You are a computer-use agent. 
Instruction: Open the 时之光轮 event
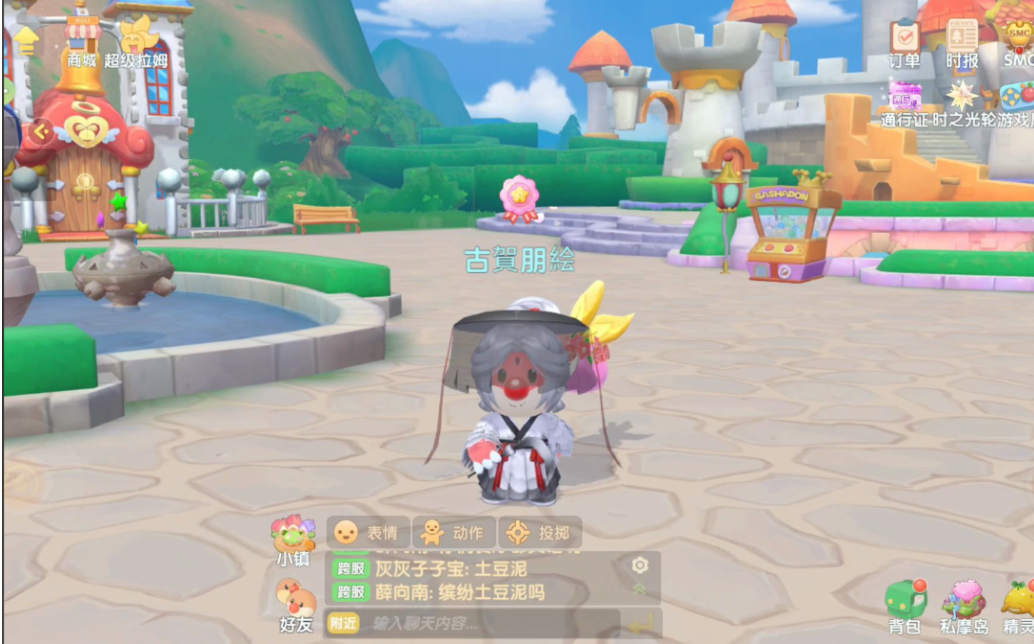(962, 102)
